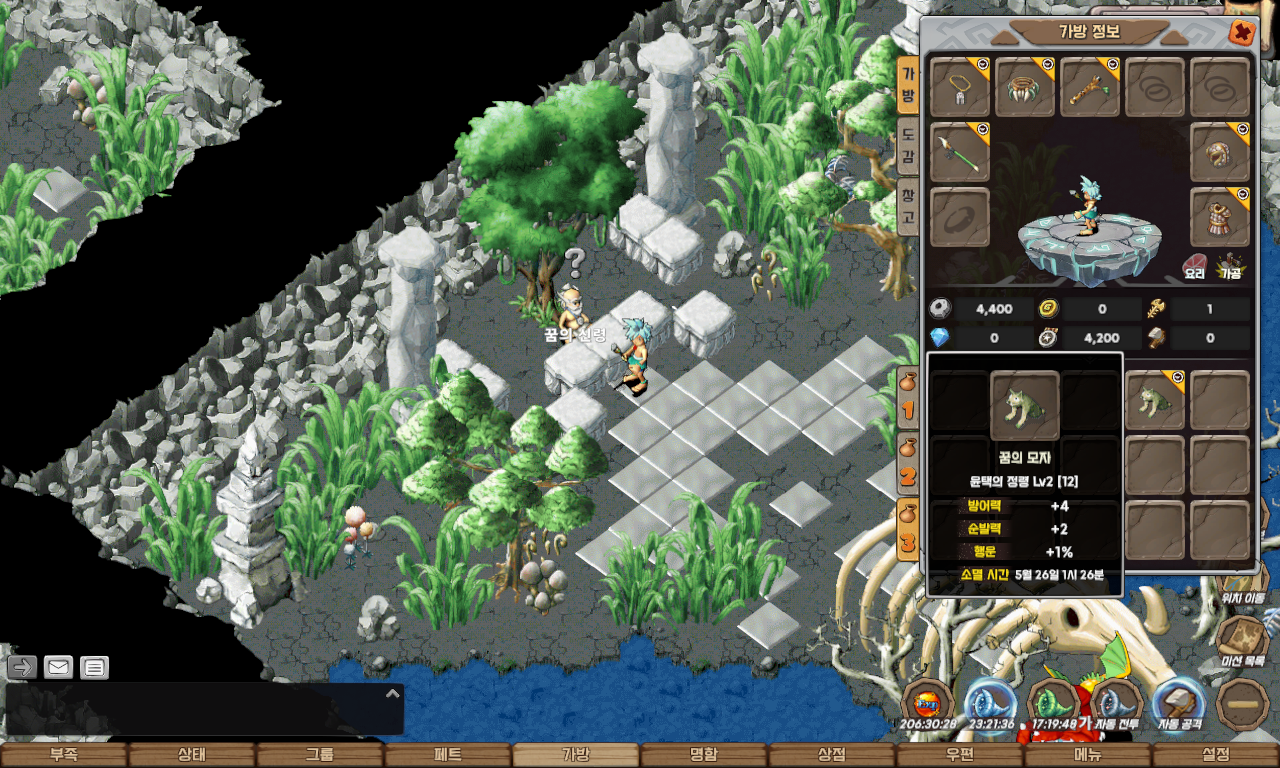Open the 가공 processing button

coord(1229,265)
